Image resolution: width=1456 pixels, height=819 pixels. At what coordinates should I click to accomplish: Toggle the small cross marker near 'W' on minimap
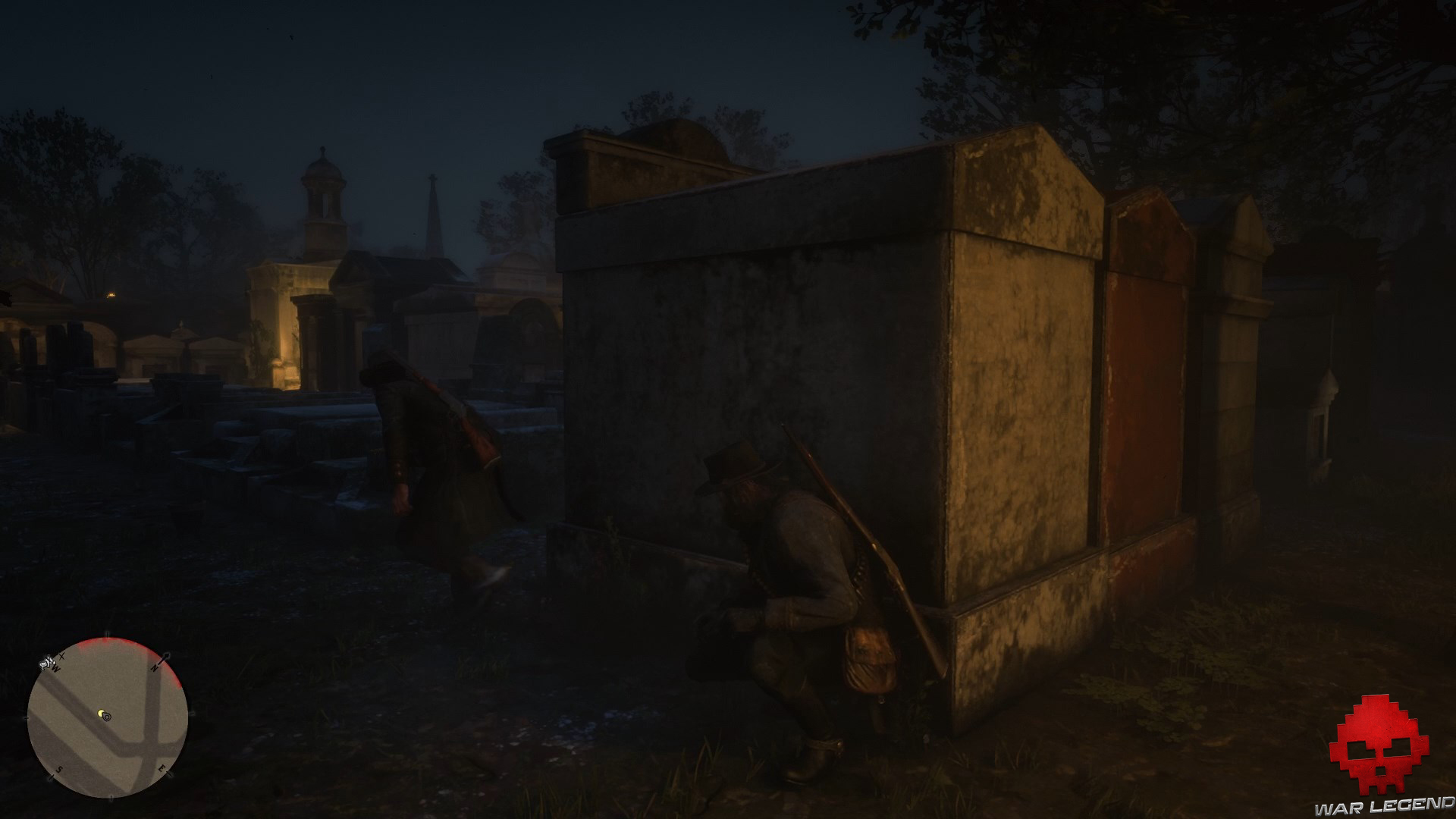tap(61, 657)
